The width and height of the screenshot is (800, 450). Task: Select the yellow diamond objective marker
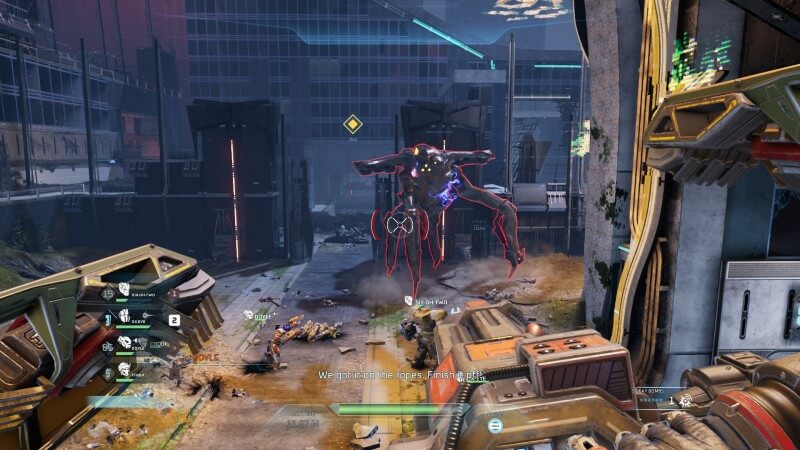coord(352,124)
